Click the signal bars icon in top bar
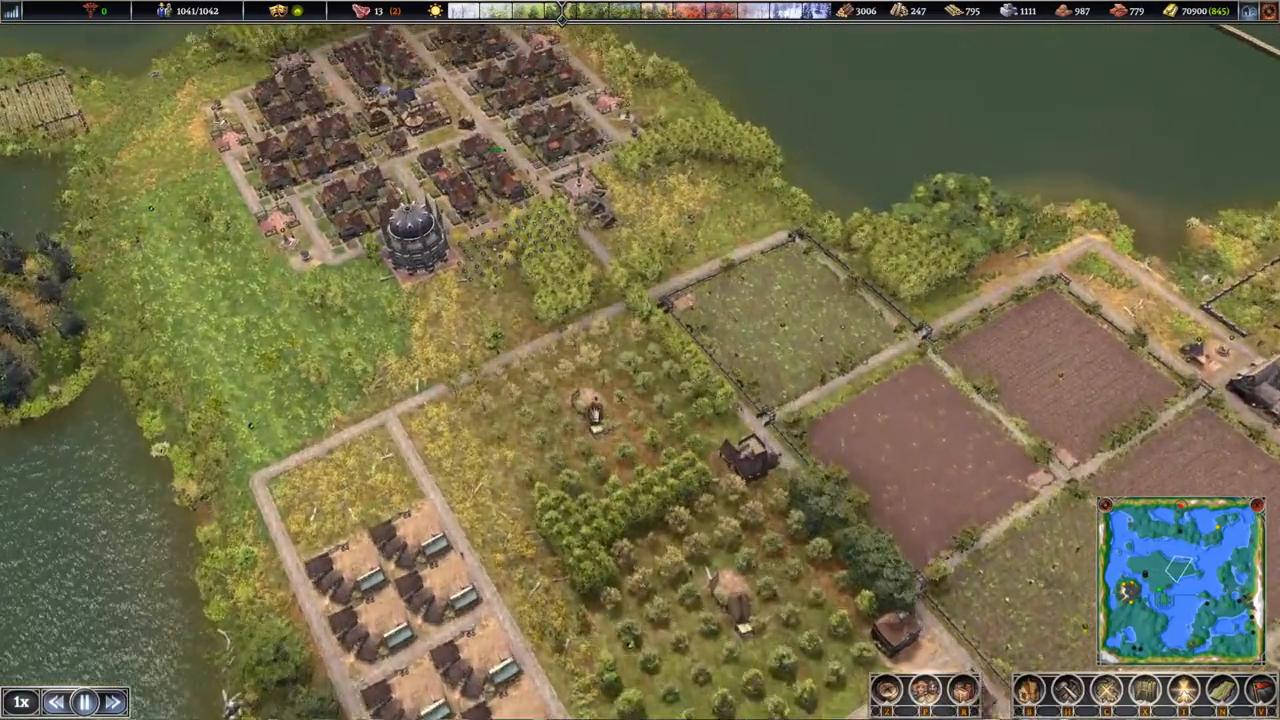This screenshot has height=720, width=1280. (11, 11)
